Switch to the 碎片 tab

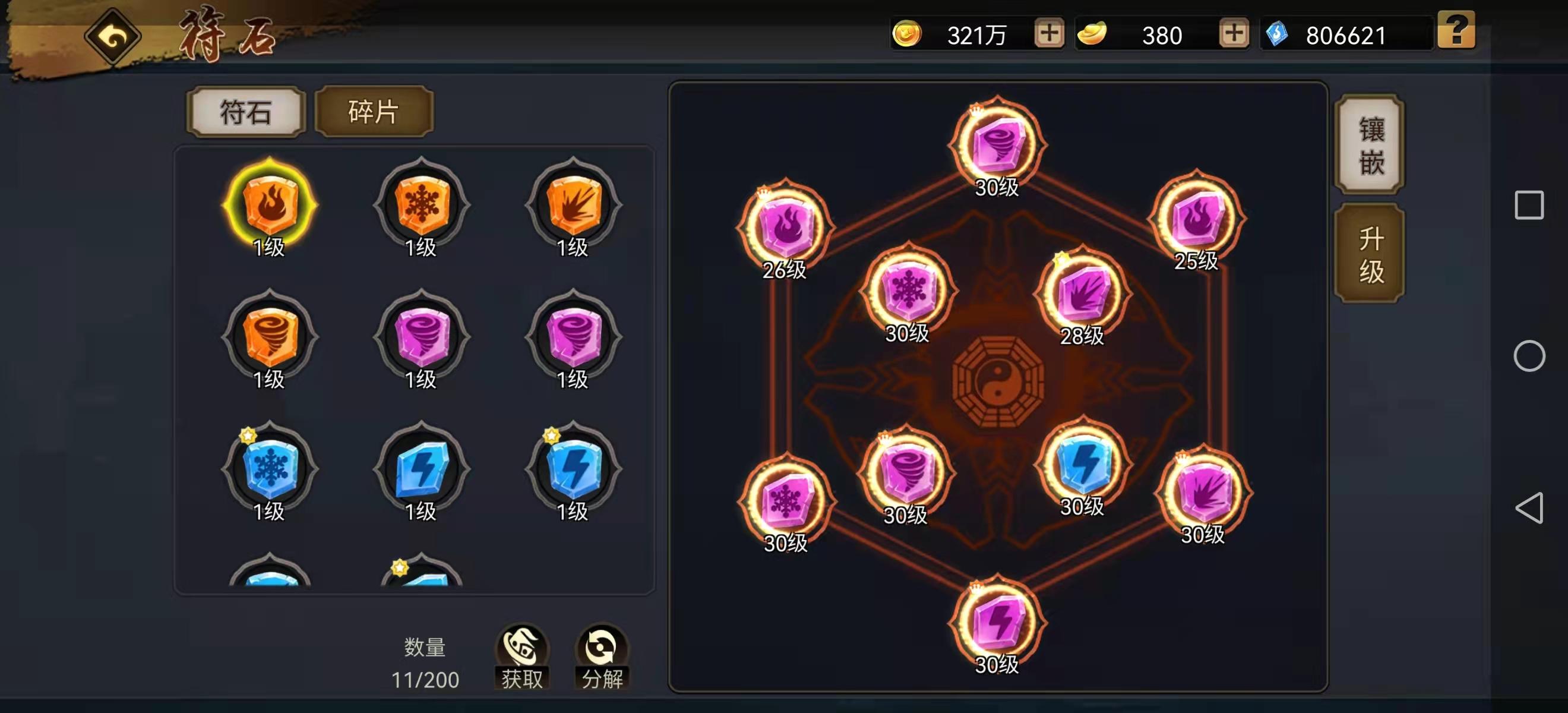coord(374,112)
